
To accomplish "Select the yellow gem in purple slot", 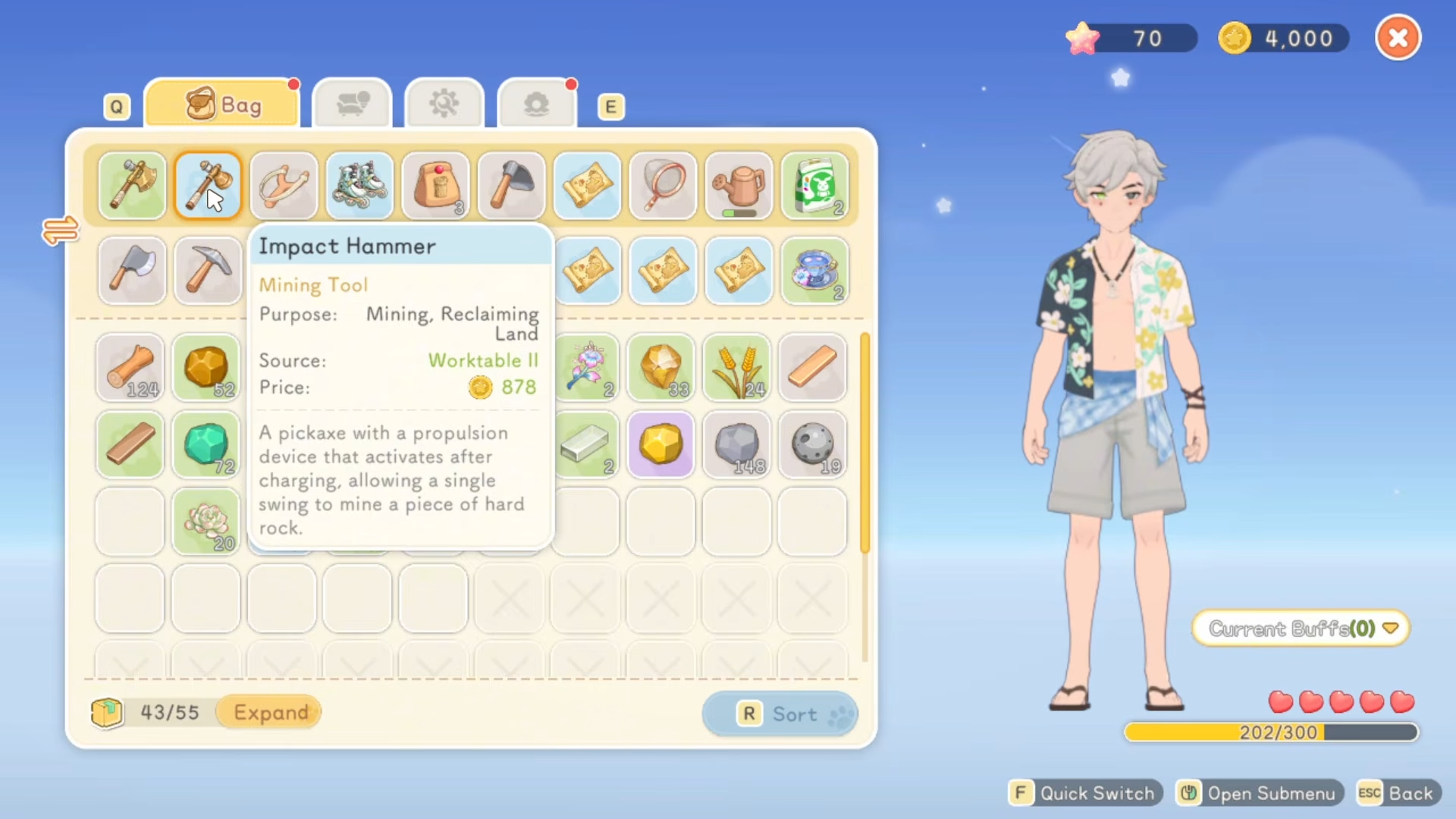I will pyautogui.click(x=661, y=445).
